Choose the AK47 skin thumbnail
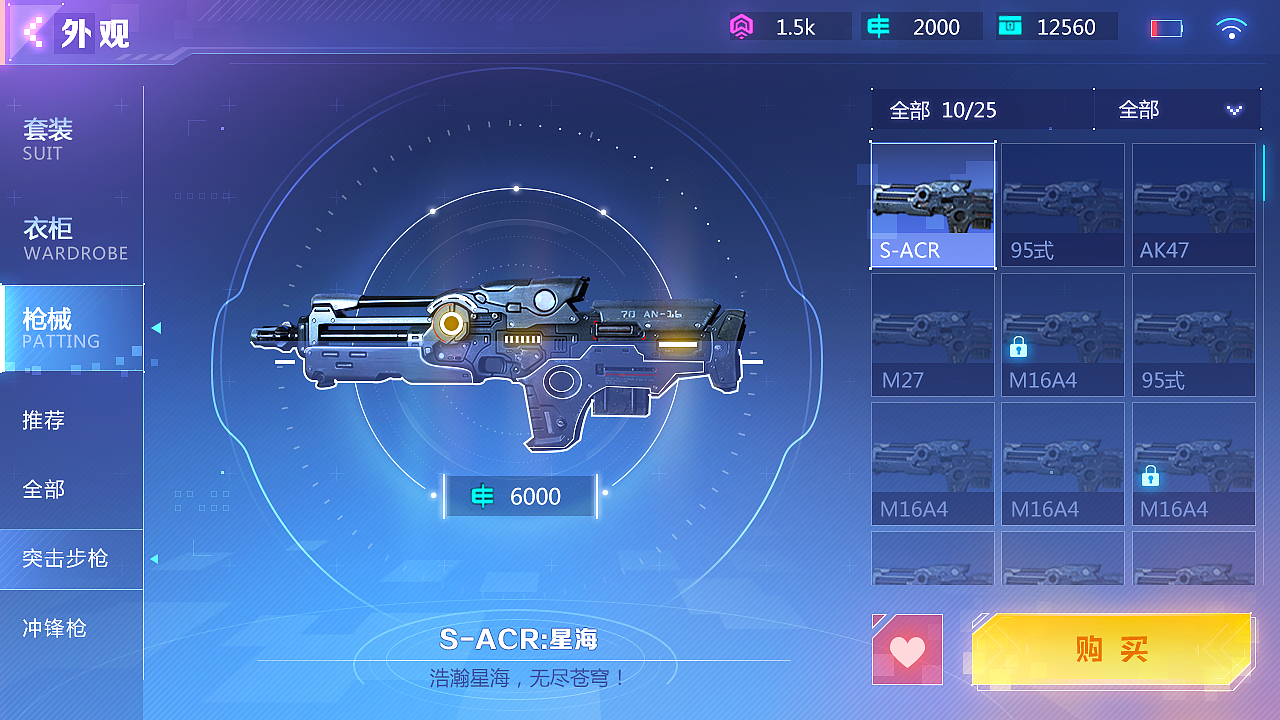This screenshot has height=720, width=1280. coord(1193,205)
